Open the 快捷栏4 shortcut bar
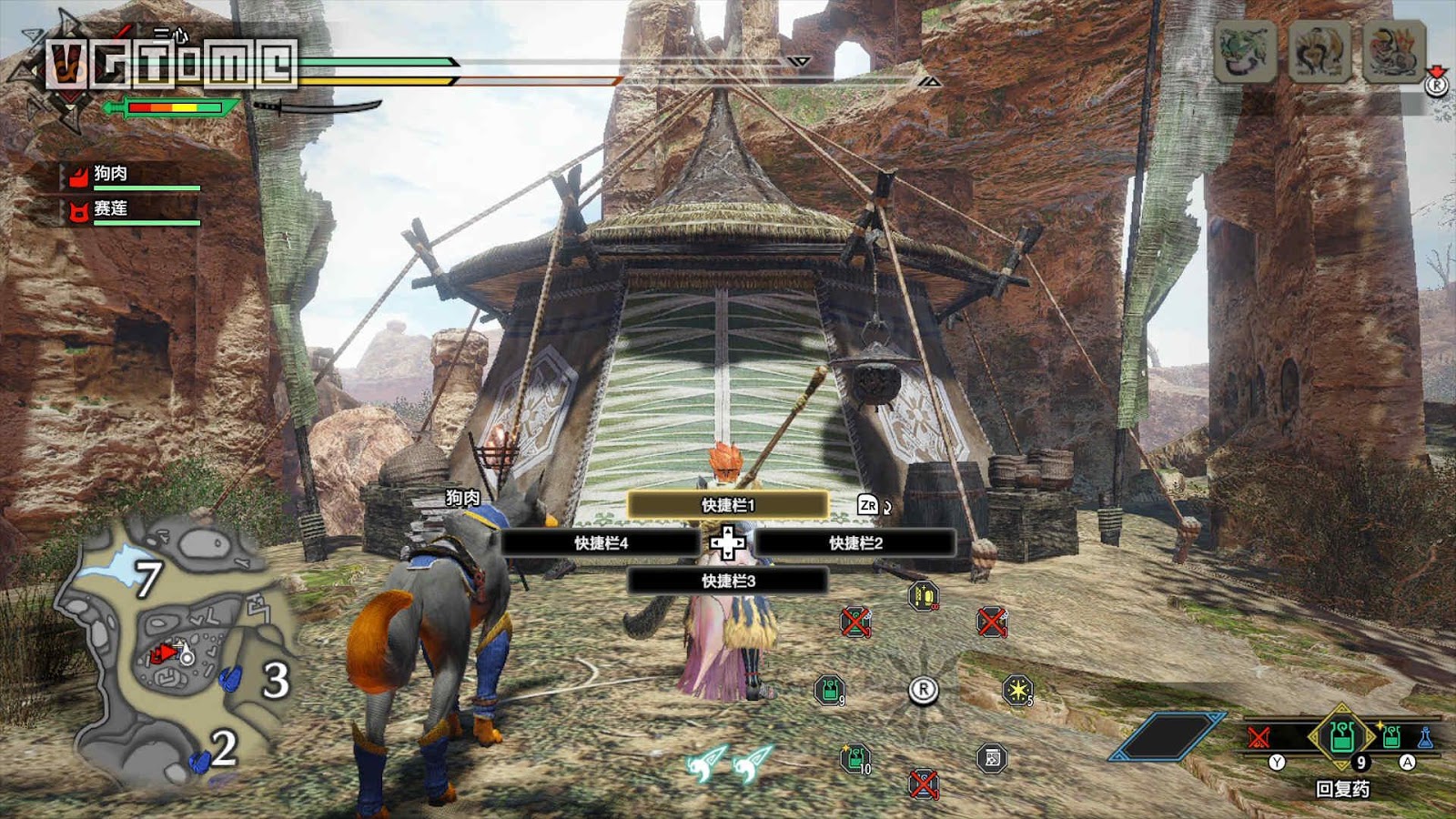 pyautogui.click(x=601, y=543)
